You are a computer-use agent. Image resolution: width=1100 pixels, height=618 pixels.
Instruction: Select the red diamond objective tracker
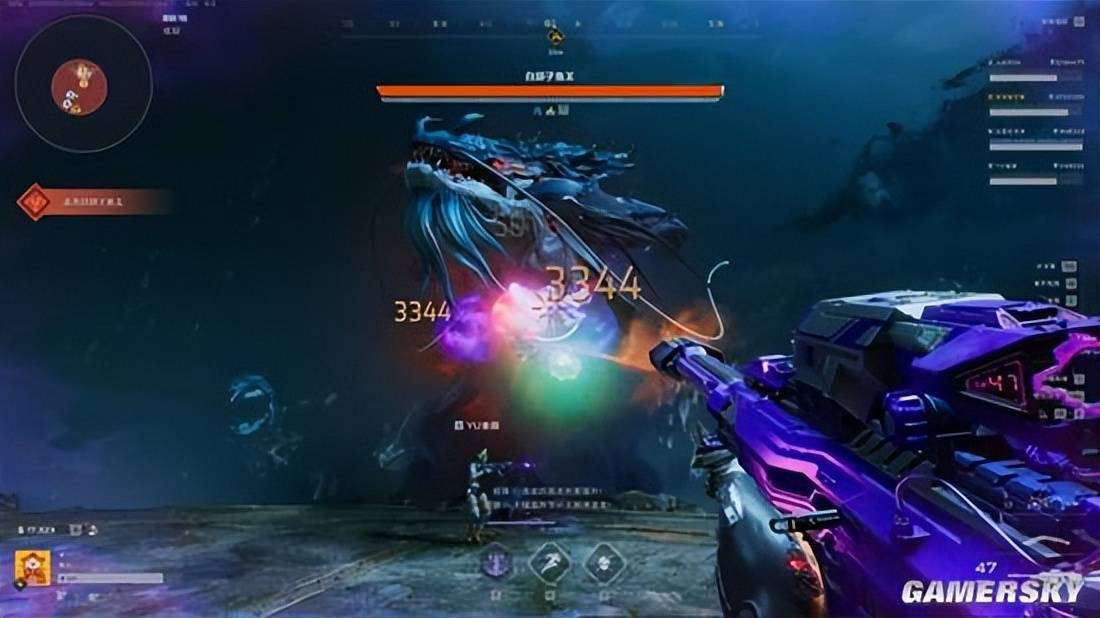point(35,202)
